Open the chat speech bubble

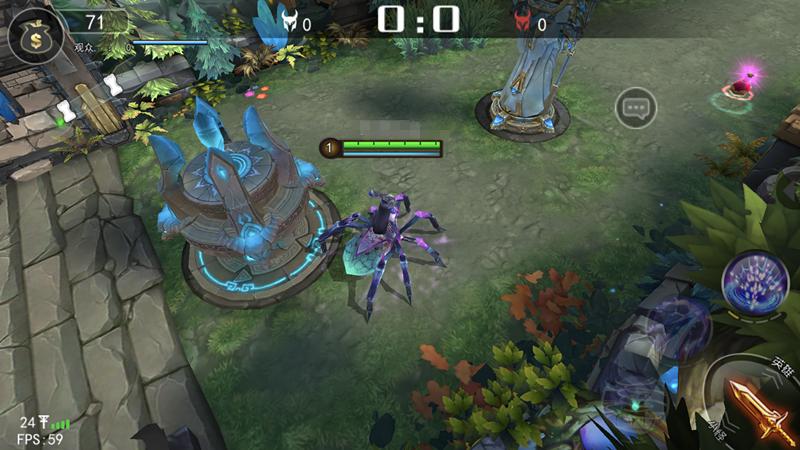click(x=635, y=107)
